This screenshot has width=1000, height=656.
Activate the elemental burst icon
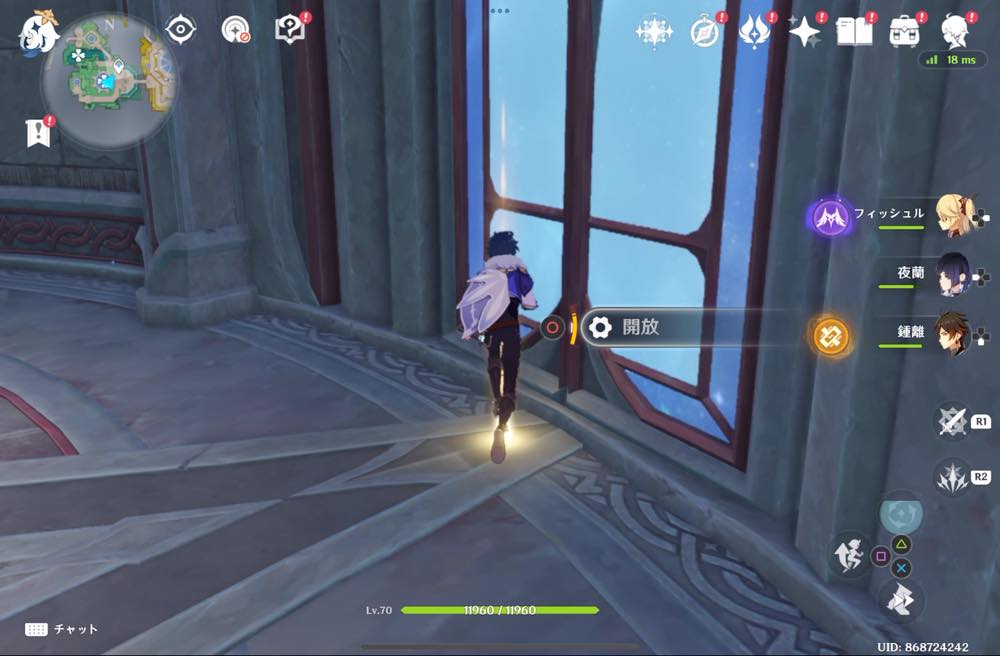[x=951, y=476]
